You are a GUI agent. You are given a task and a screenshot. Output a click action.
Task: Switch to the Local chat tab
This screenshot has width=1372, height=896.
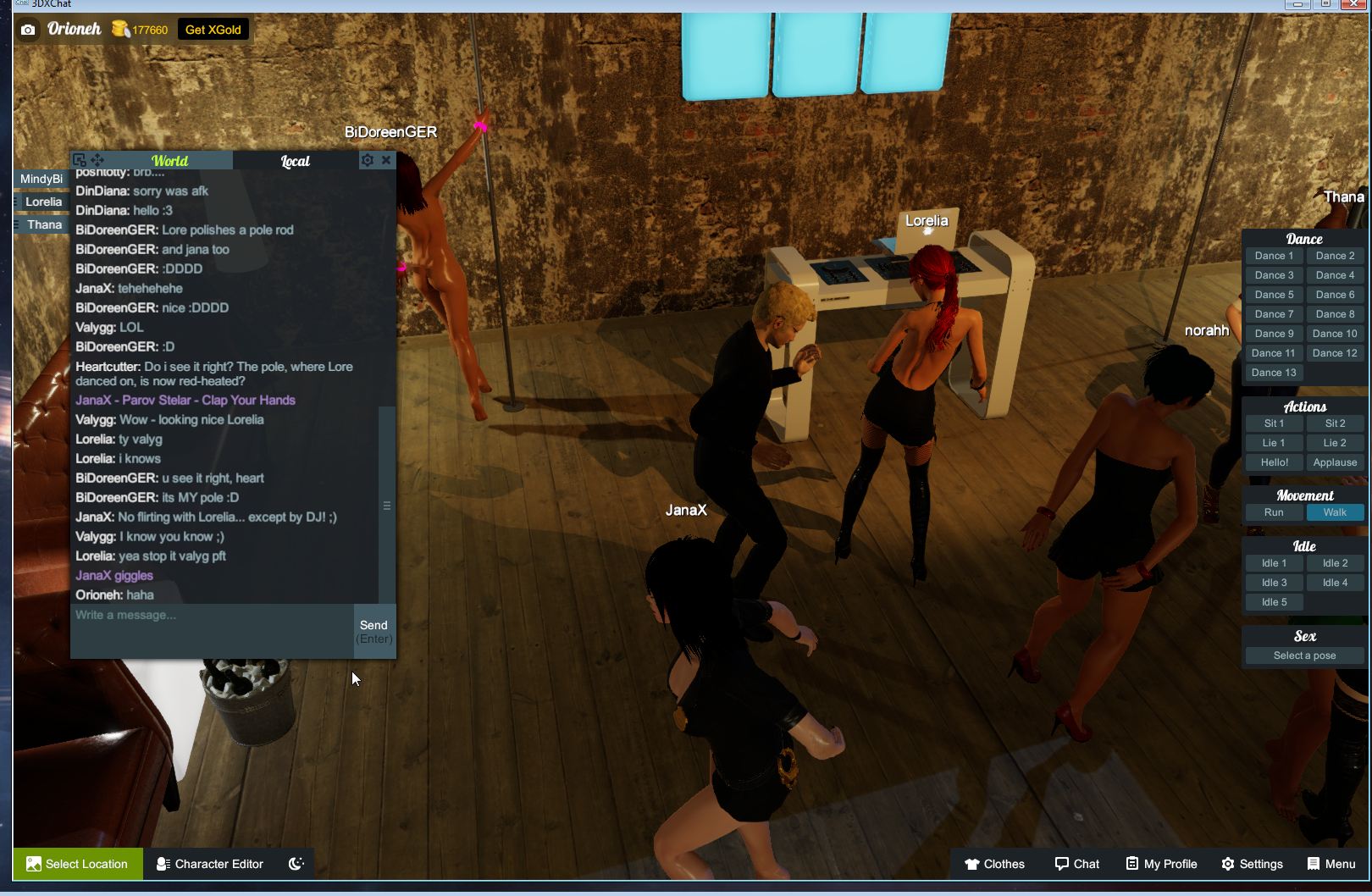pyautogui.click(x=296, y=160)
